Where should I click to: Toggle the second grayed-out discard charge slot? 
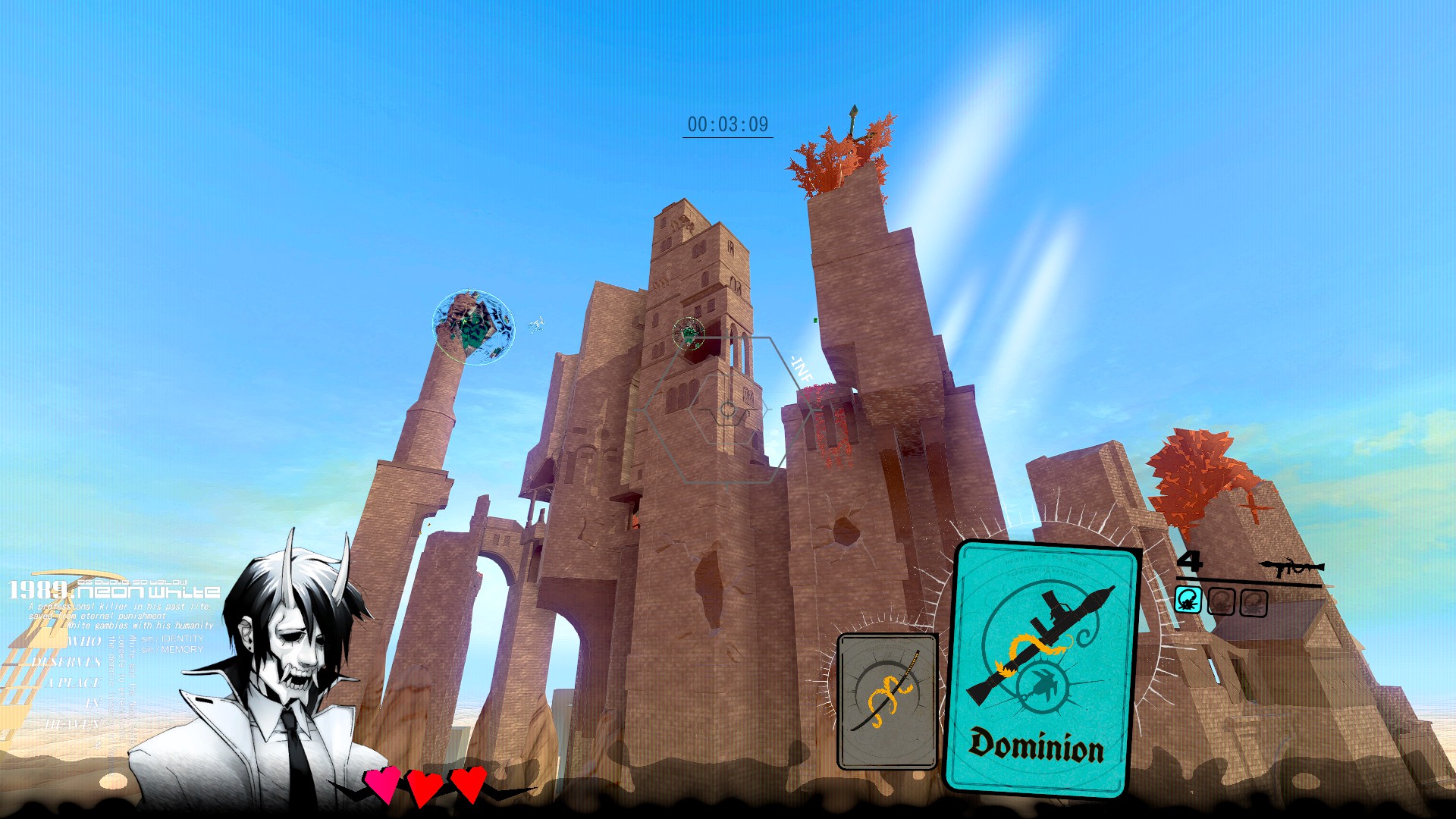click(1221, 601)
